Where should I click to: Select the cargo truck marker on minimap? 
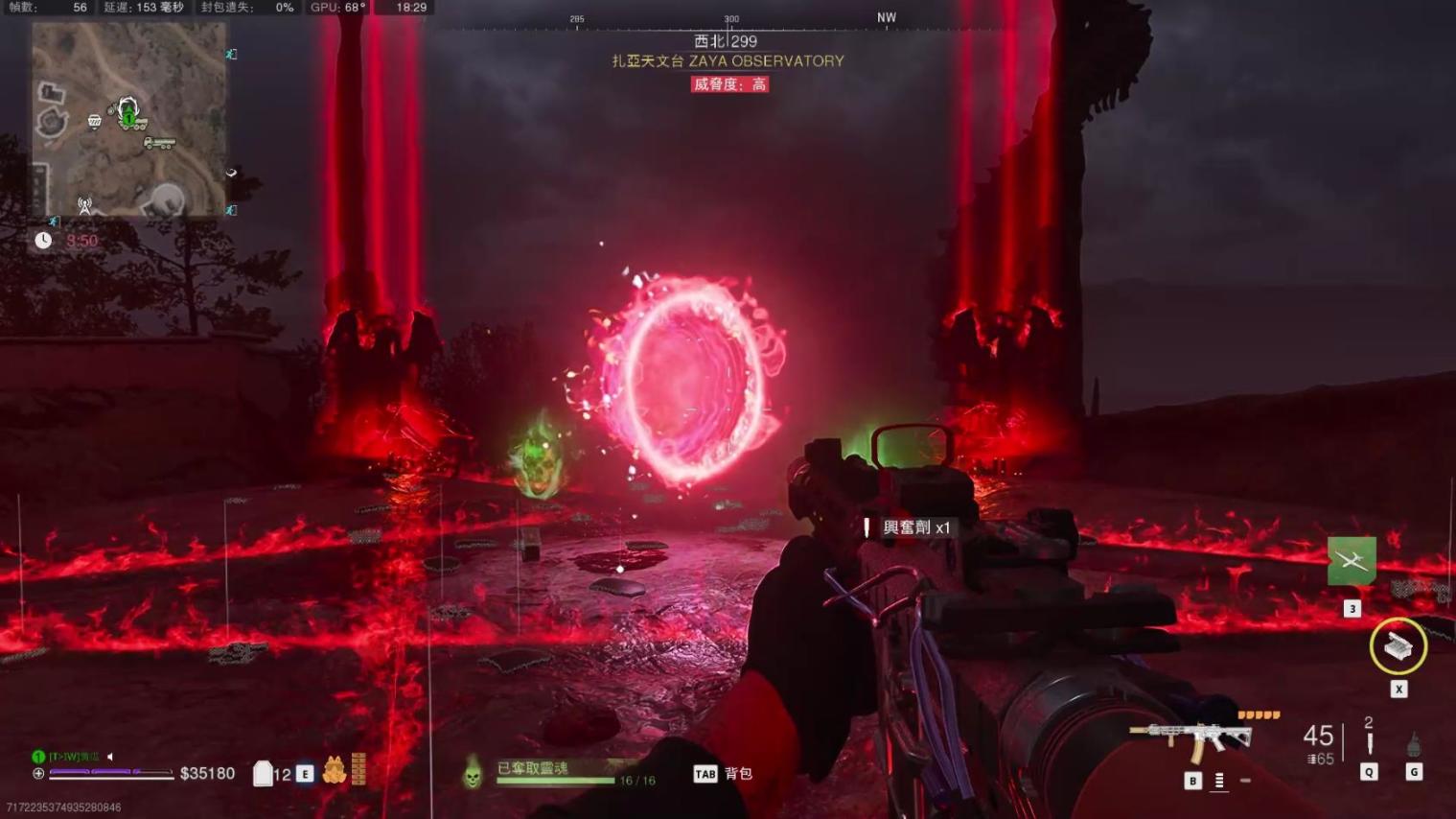159,143
